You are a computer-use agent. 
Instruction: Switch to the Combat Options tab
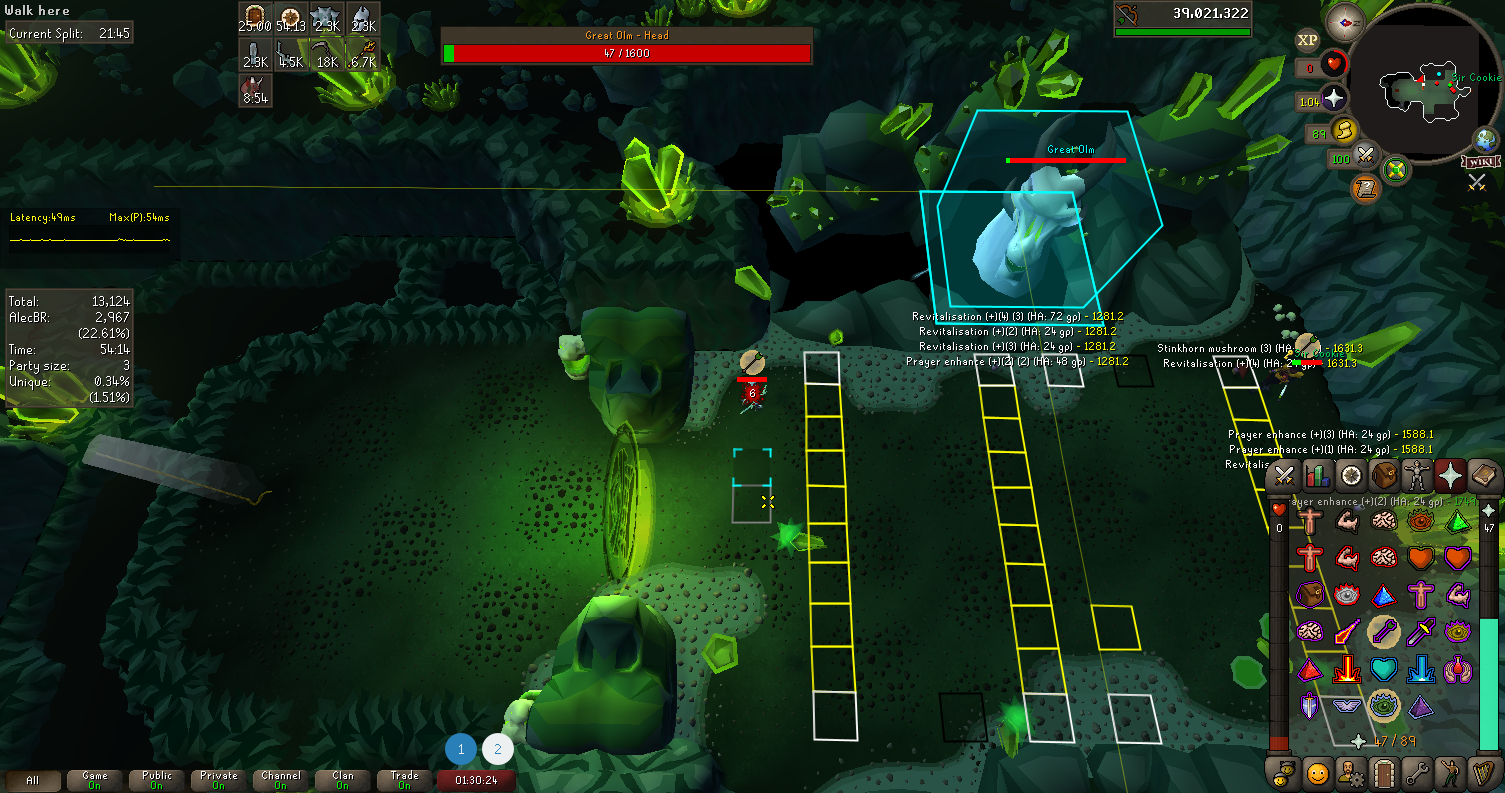point(1285,476)
